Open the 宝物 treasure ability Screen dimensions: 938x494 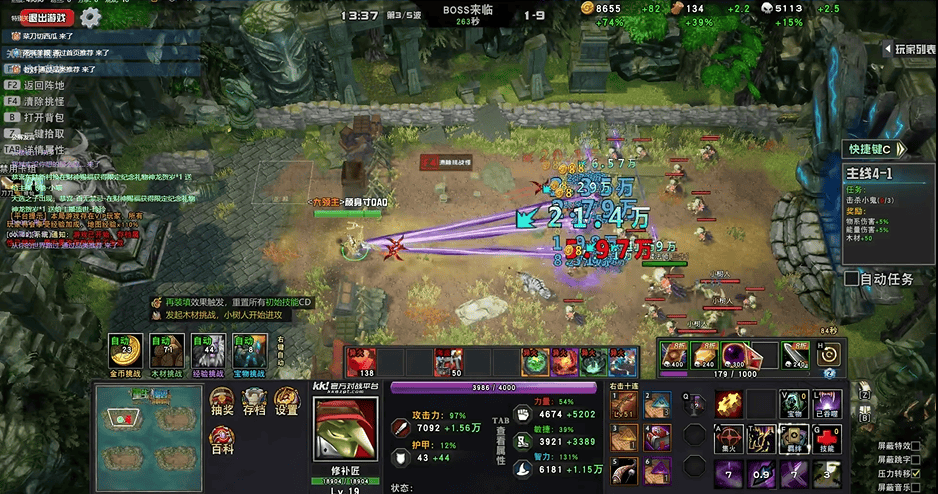[793, 404]
